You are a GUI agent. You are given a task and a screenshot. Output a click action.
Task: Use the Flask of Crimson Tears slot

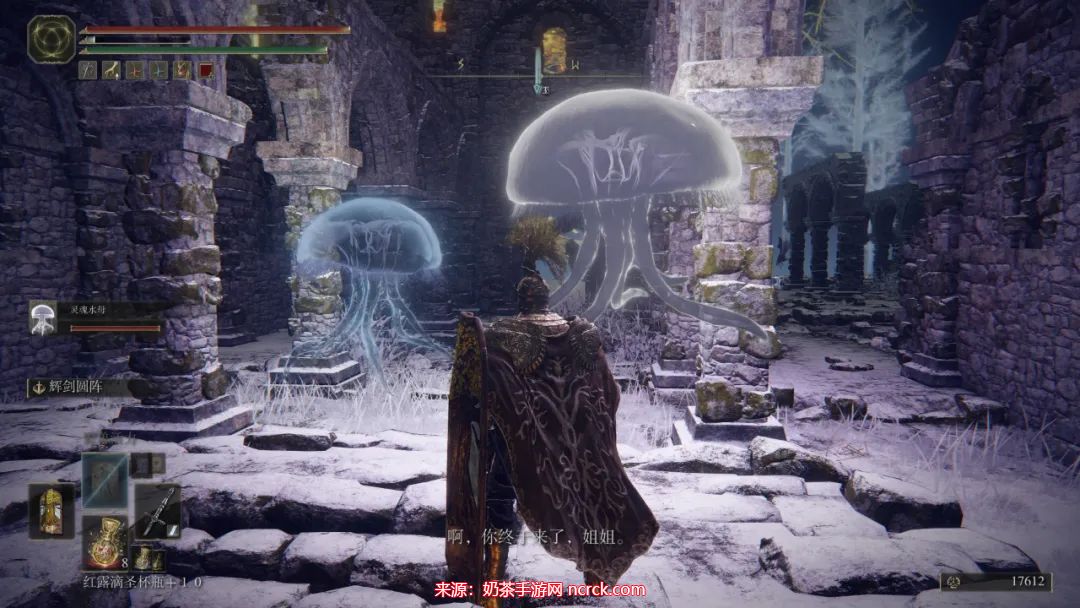coord(104,540)
